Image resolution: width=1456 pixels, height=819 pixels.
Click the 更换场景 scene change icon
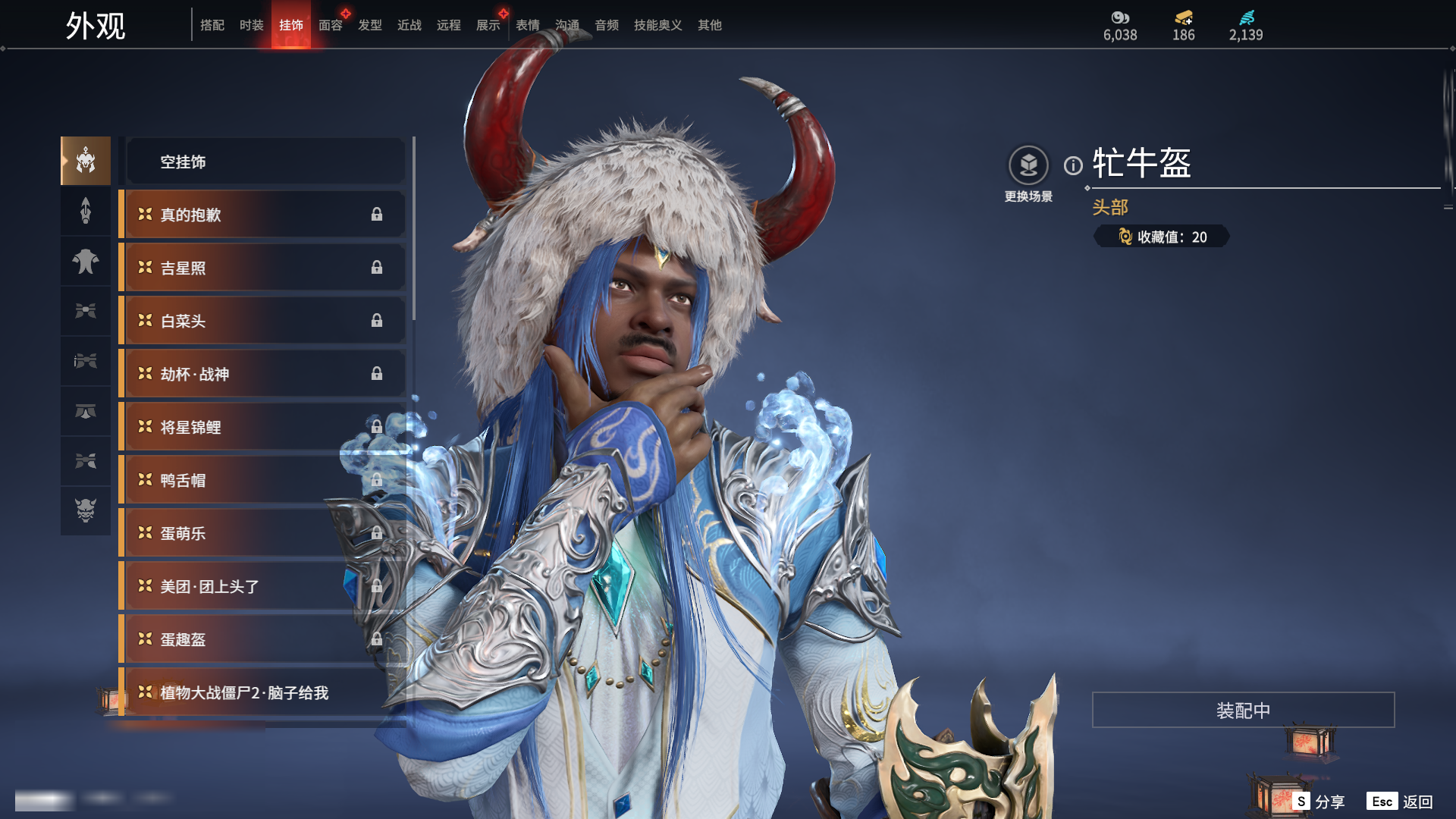[1028, 165]
